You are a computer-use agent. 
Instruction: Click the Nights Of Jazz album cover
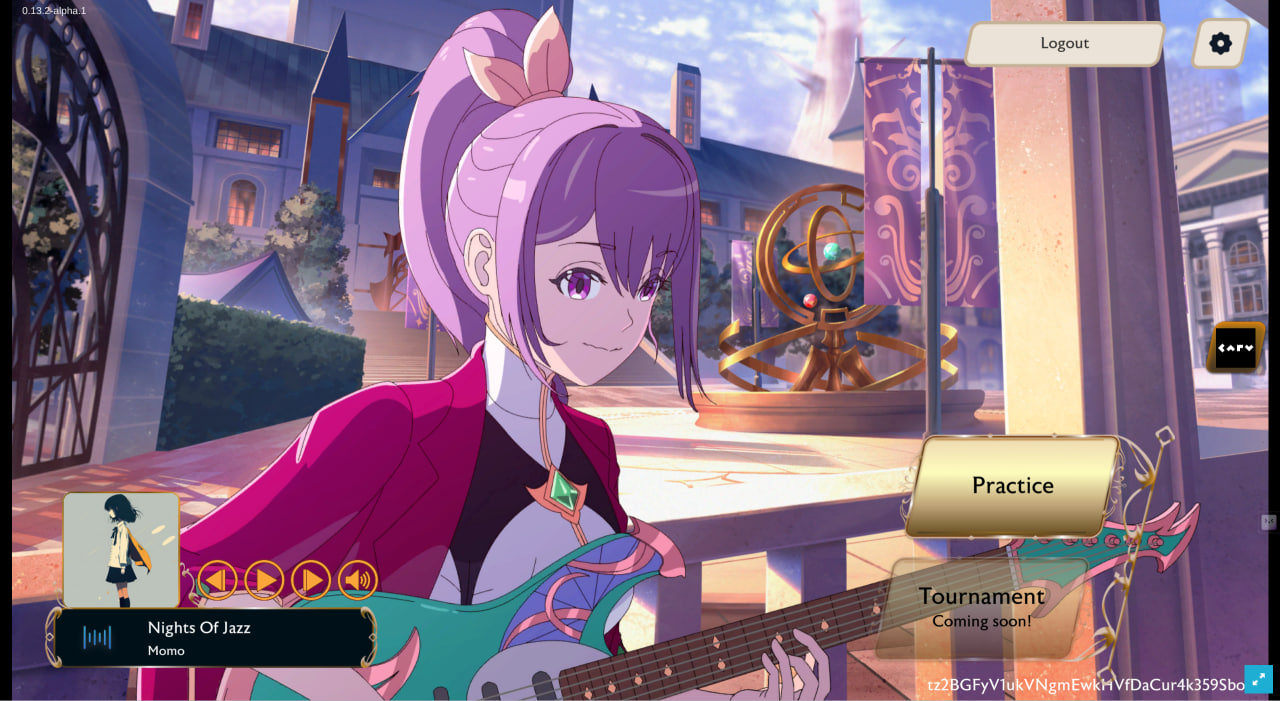click(121, 549)
